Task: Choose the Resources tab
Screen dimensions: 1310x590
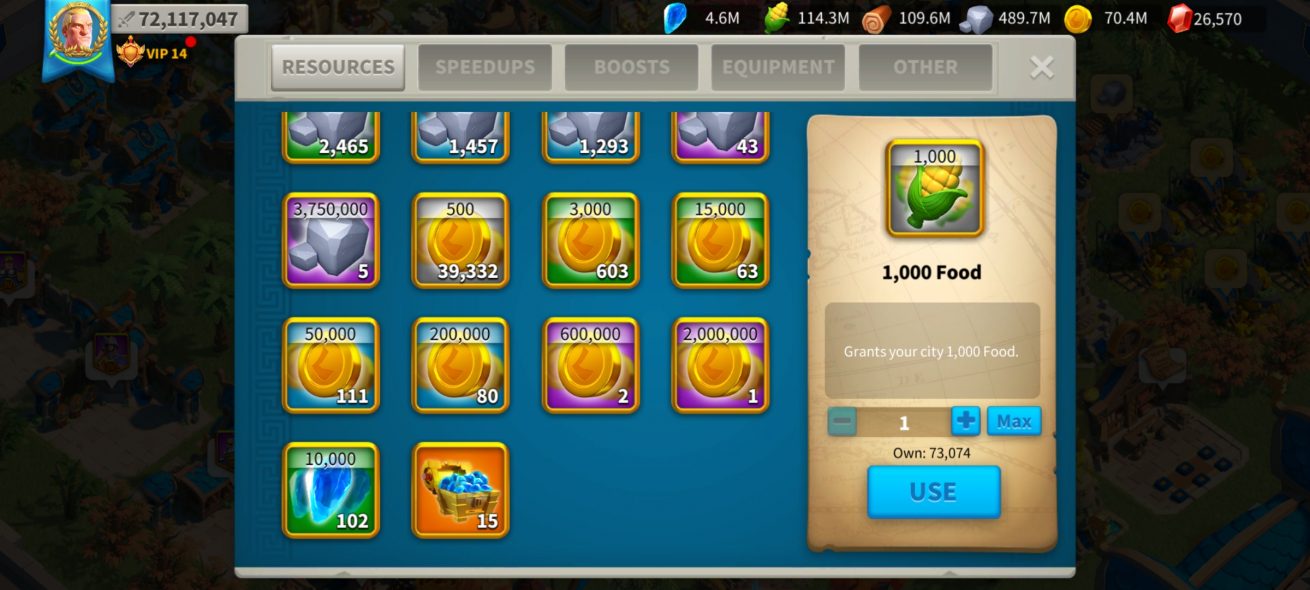Action: point(338,67)
